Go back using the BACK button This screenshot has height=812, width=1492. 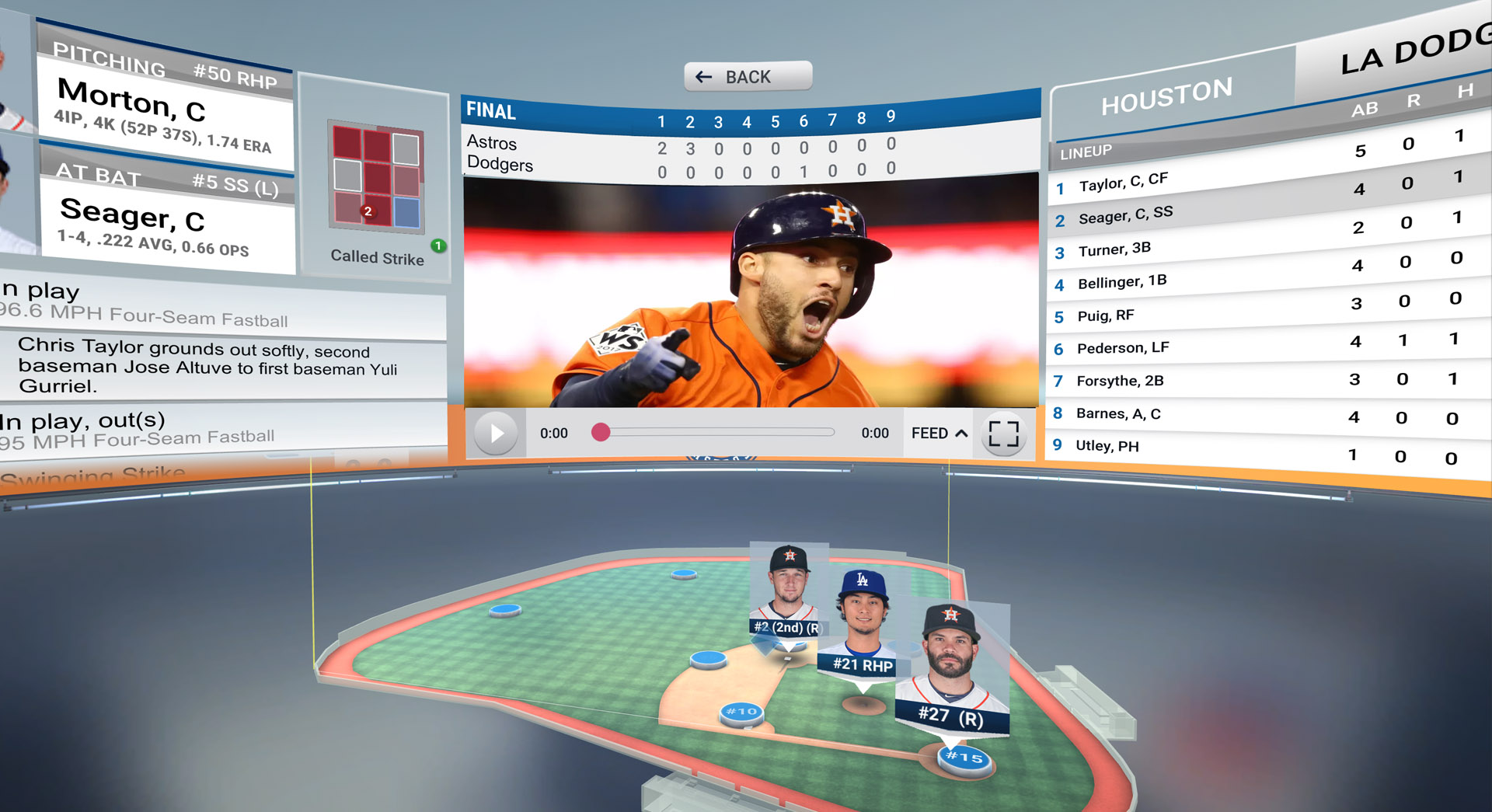click(x=748, y=77)
